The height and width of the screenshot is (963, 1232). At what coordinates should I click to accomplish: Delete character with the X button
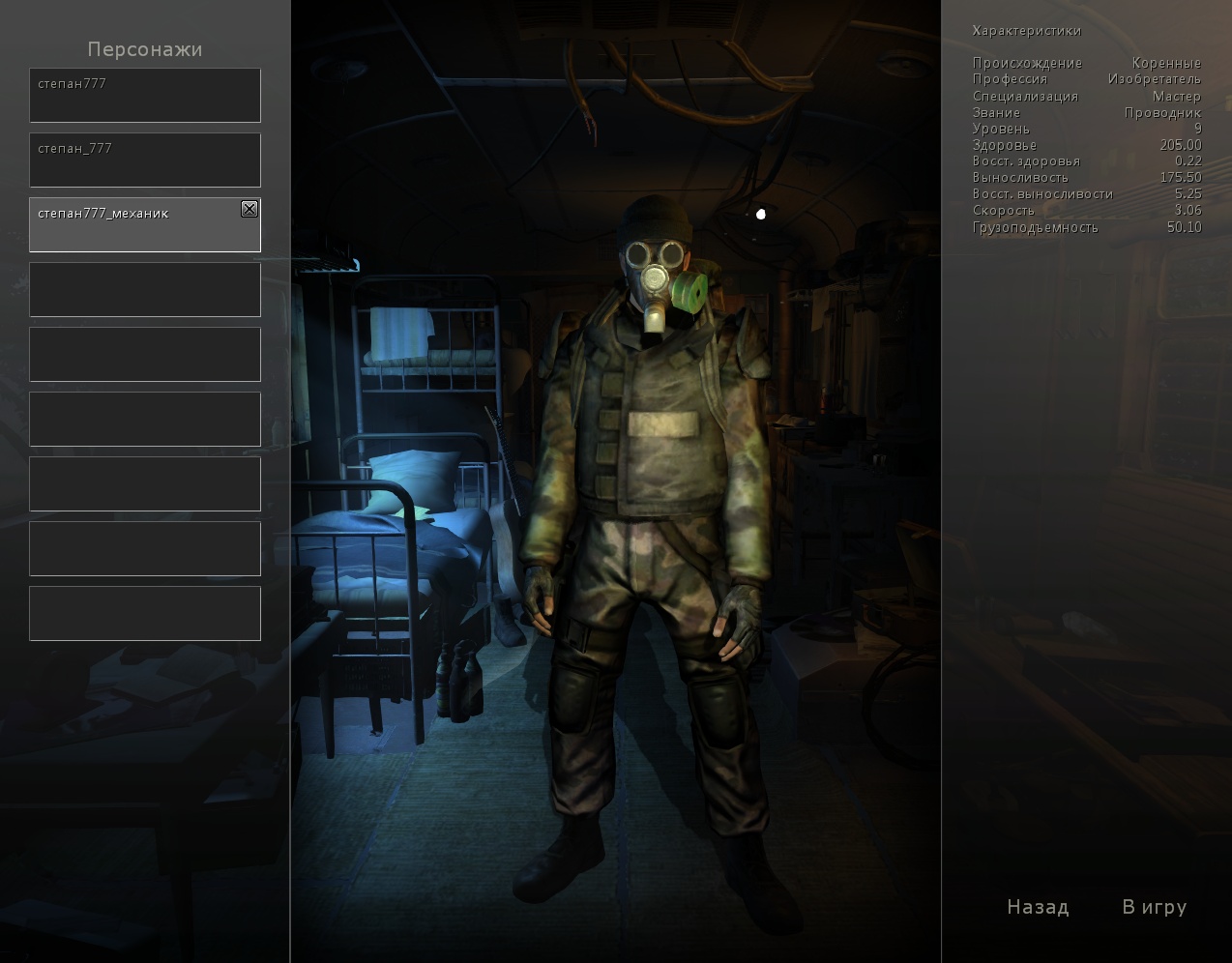tap(249, 209)
